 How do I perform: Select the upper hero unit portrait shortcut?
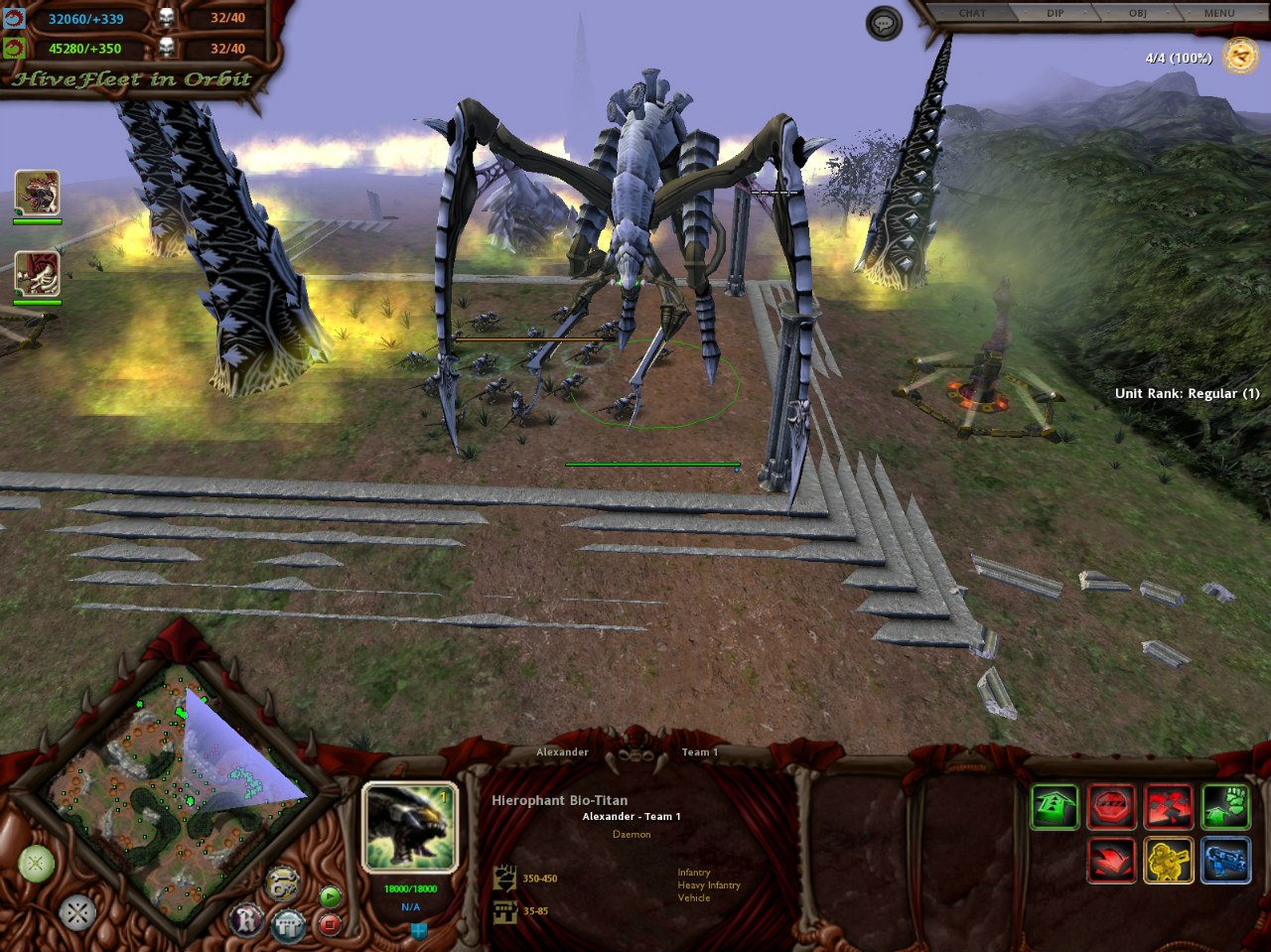(x=37, y=193)
